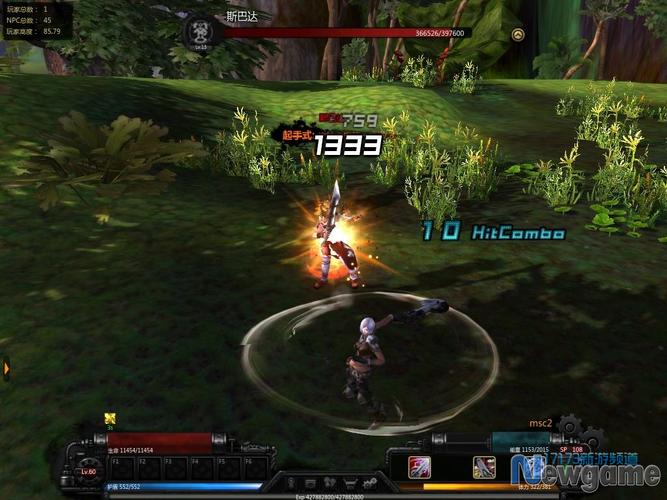This screenshot has height=500, width=667.
Task: Inspect the yellow buff status icon
Action: pyautogui.click(x=110, y=418)
